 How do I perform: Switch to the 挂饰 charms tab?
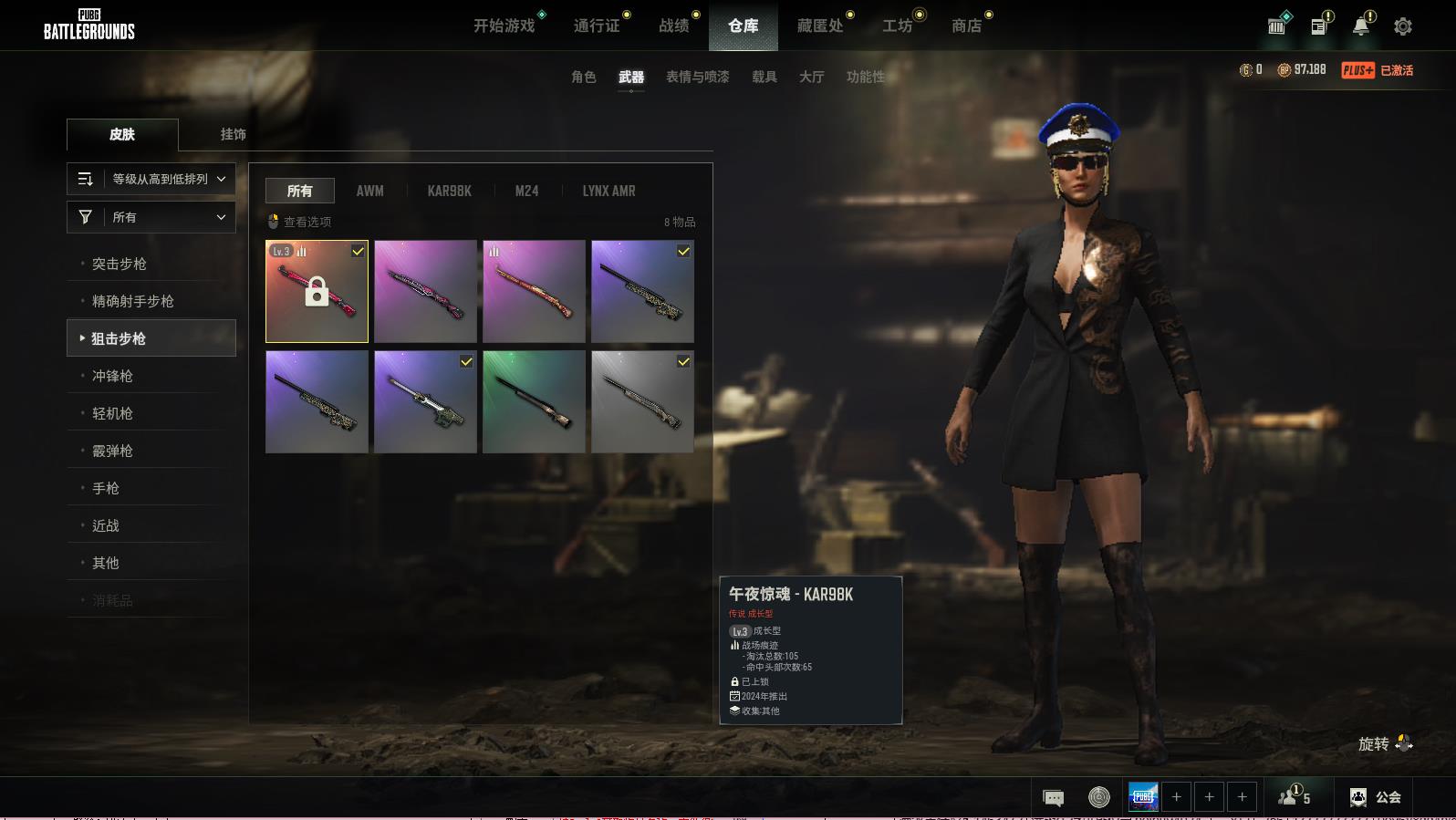point(233,134)
